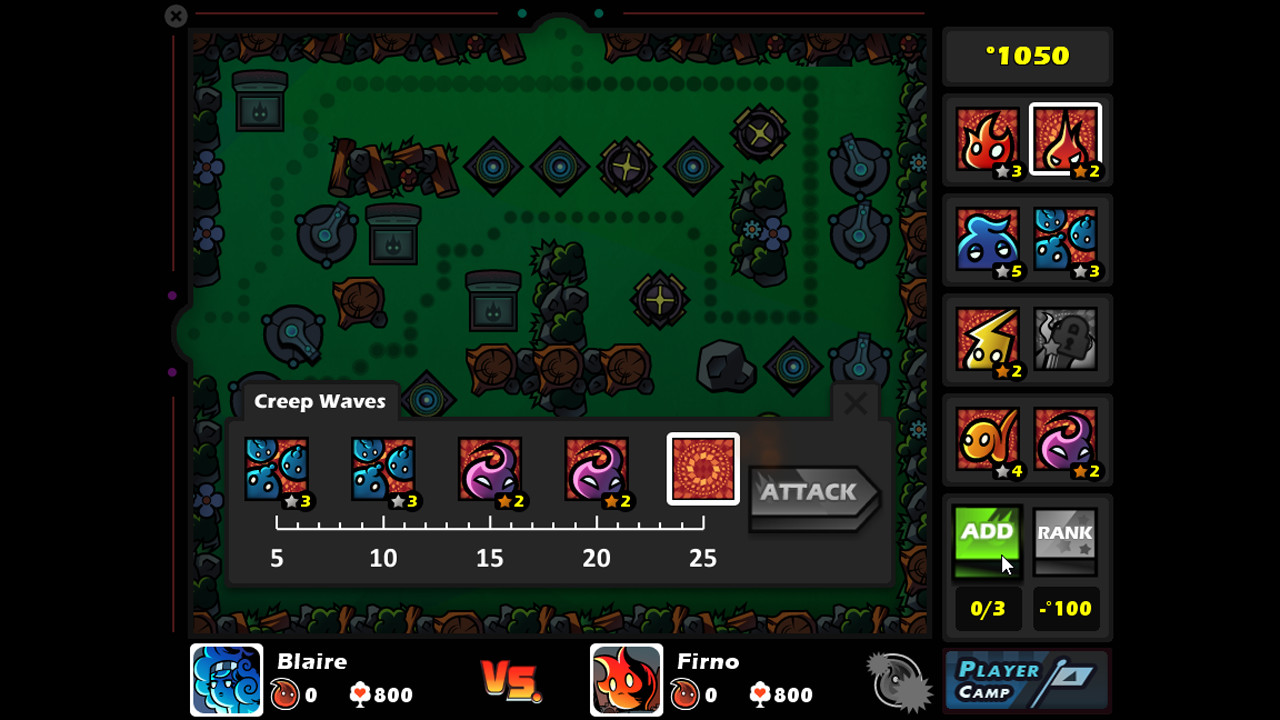Click the locked creep slot

[1065, 340]
